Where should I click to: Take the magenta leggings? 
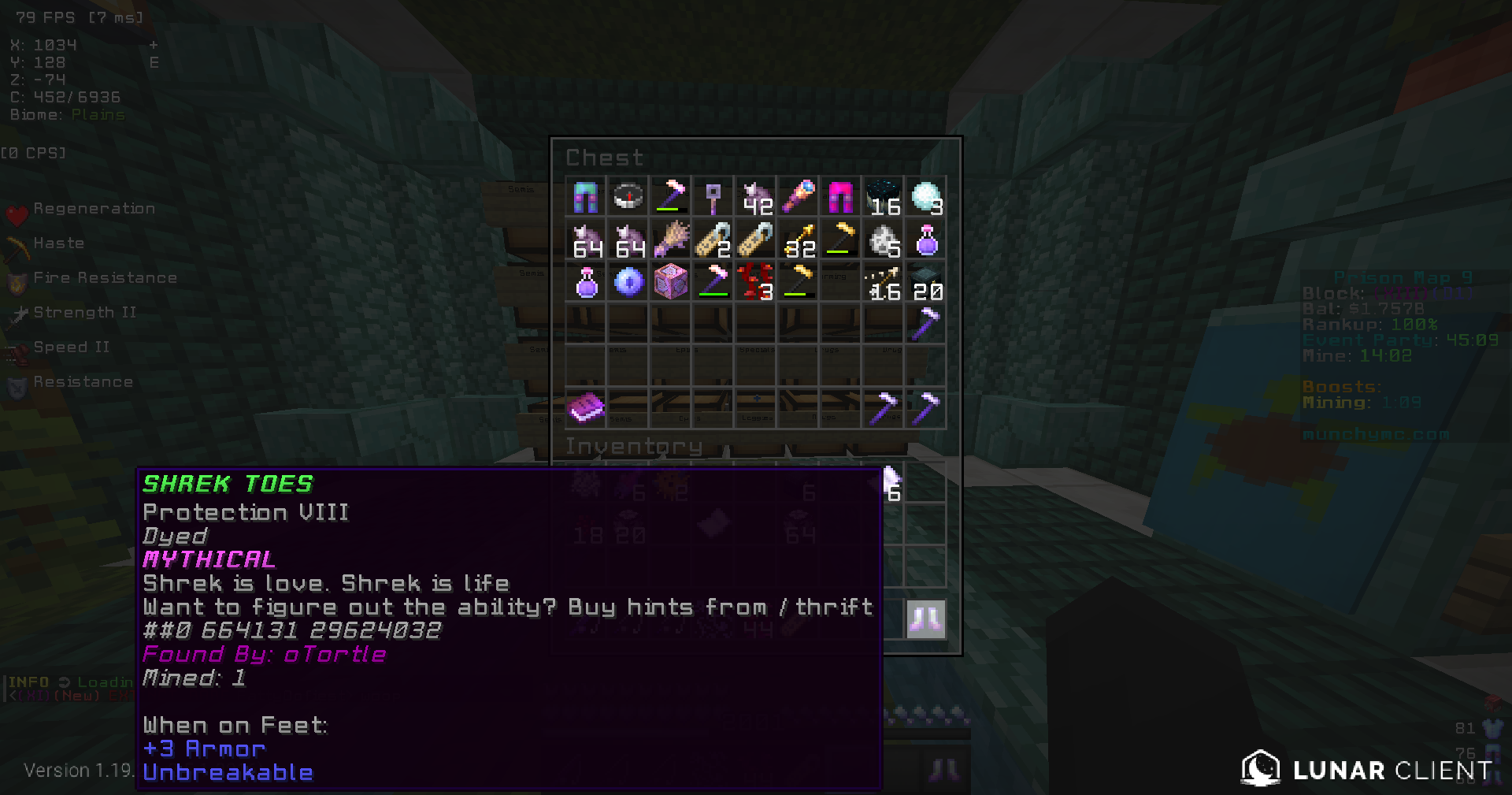tap(841, 197)
